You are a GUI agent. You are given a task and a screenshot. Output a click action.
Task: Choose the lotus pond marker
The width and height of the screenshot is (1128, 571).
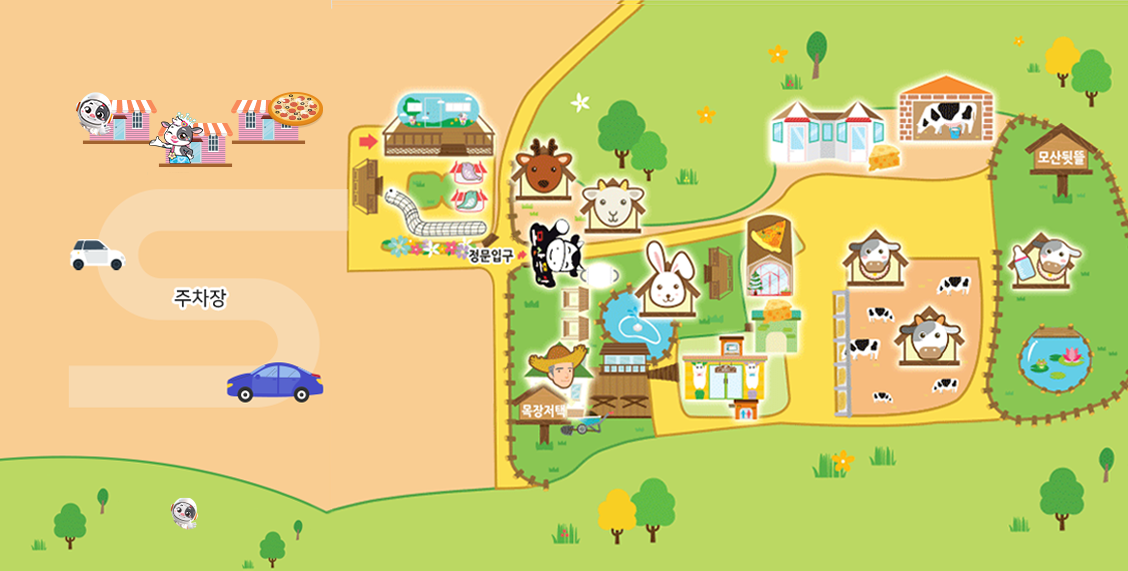[x=1056, y=359]
